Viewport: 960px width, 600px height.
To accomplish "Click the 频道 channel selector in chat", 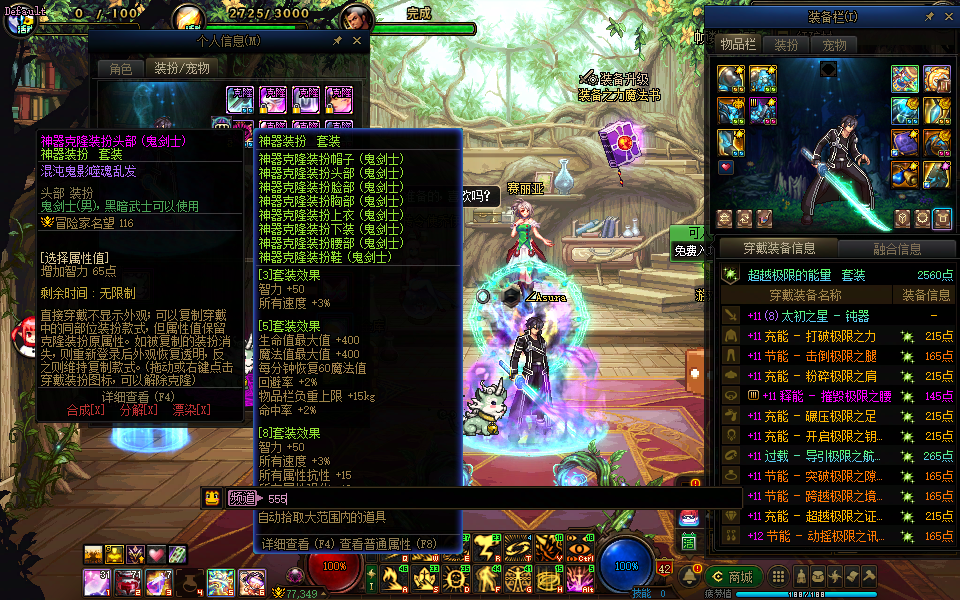I will pyautogui.click(x=242, y=497).
